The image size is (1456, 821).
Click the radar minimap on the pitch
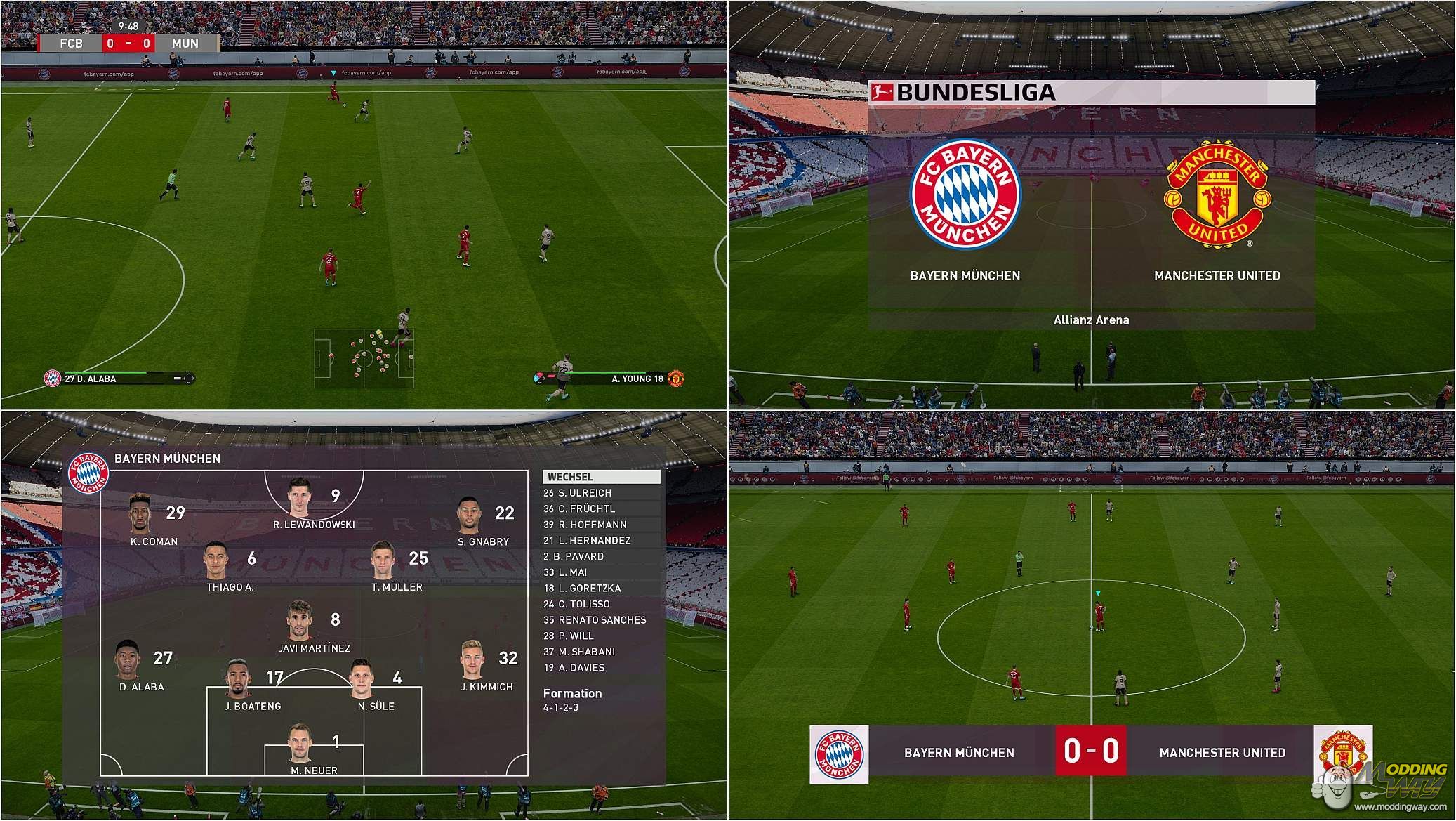(364, 358)
